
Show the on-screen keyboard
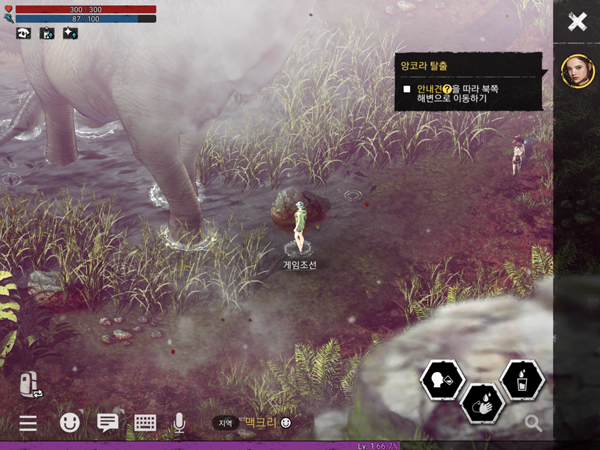tap(145, 423)
